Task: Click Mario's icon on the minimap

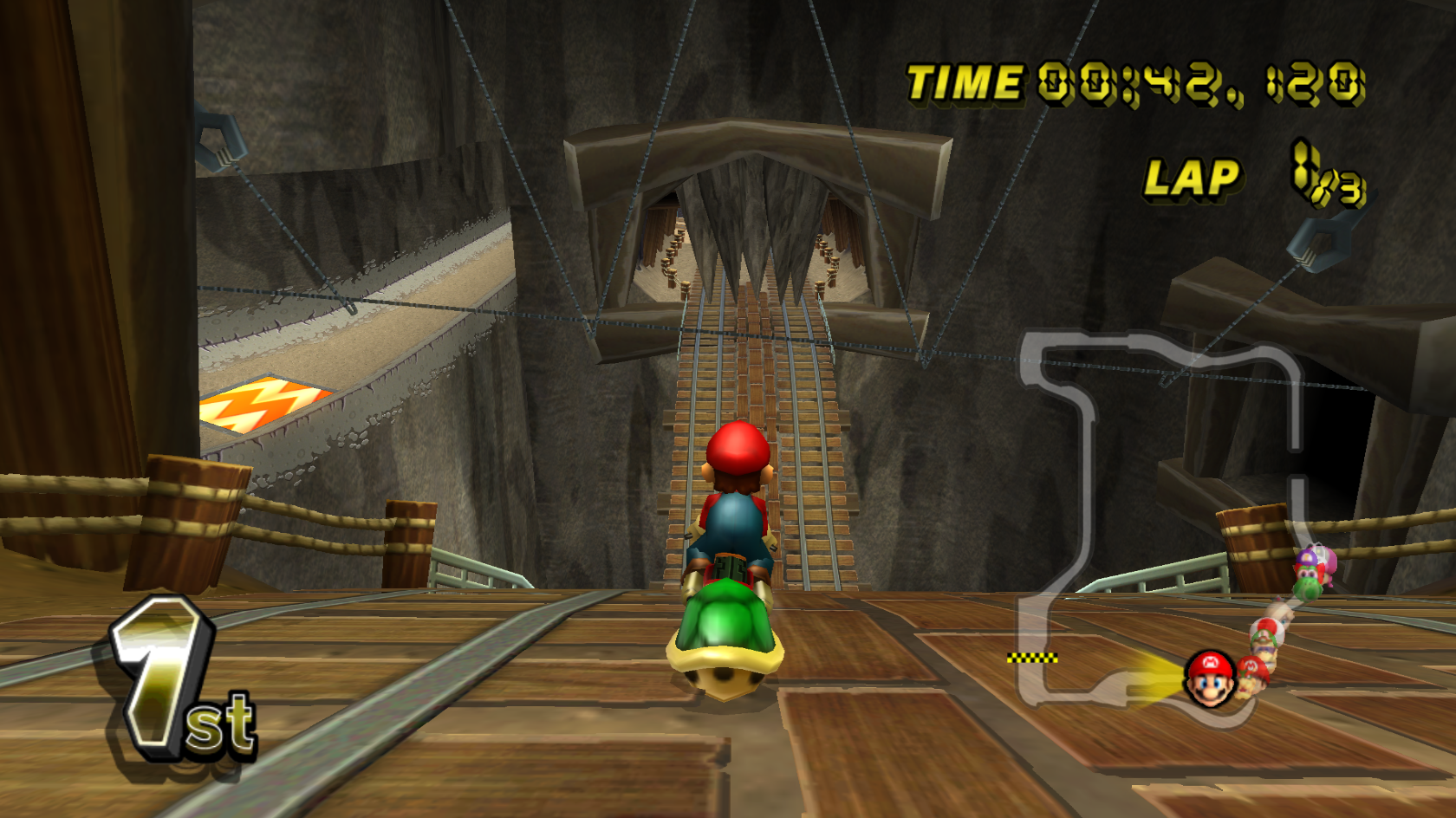Action: pos(1212,678)
